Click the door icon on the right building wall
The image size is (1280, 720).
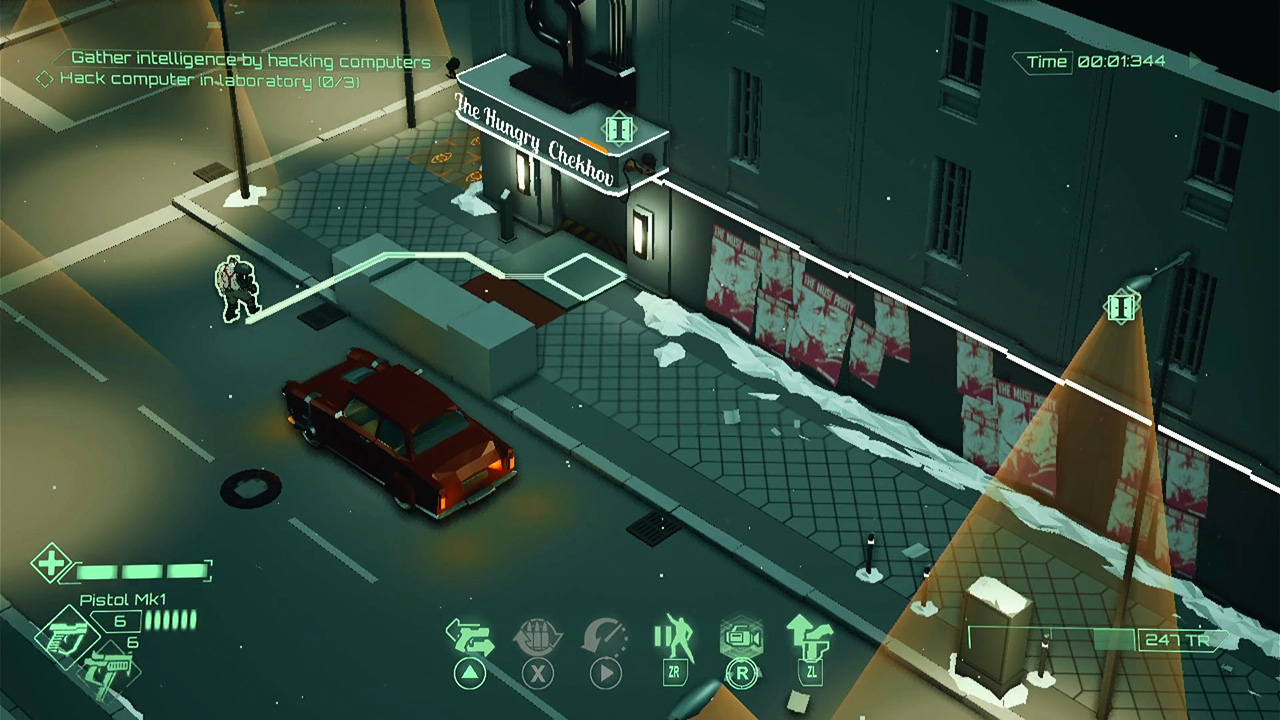[1122, 305]
